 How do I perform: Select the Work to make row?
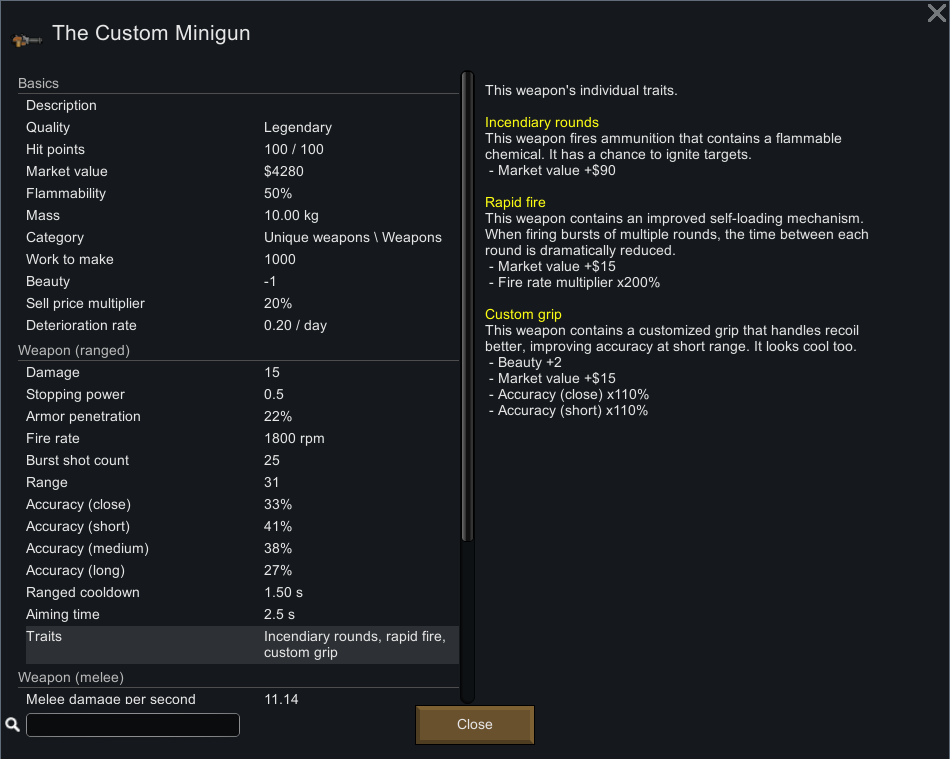[240, 260]
